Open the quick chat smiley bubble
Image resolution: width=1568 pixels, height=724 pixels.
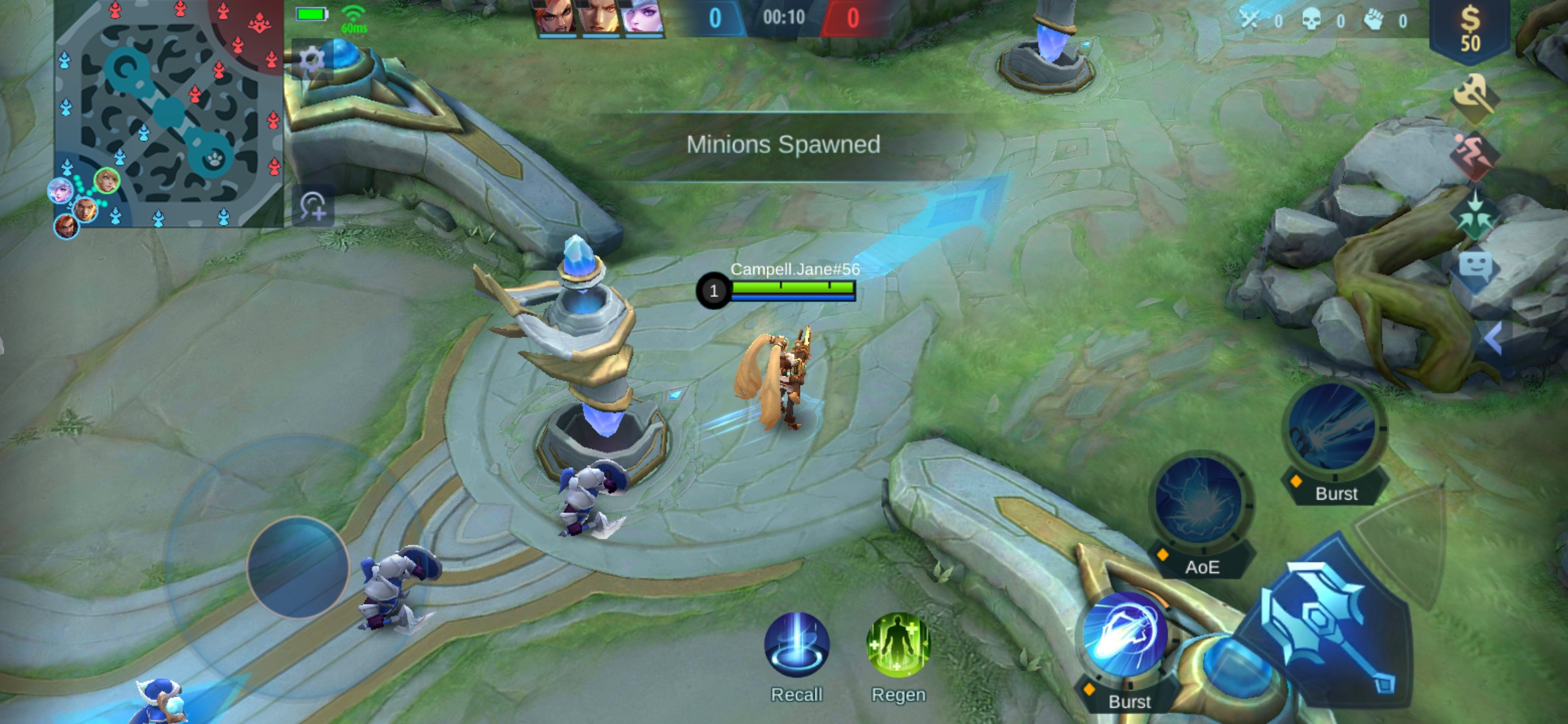1475,268
